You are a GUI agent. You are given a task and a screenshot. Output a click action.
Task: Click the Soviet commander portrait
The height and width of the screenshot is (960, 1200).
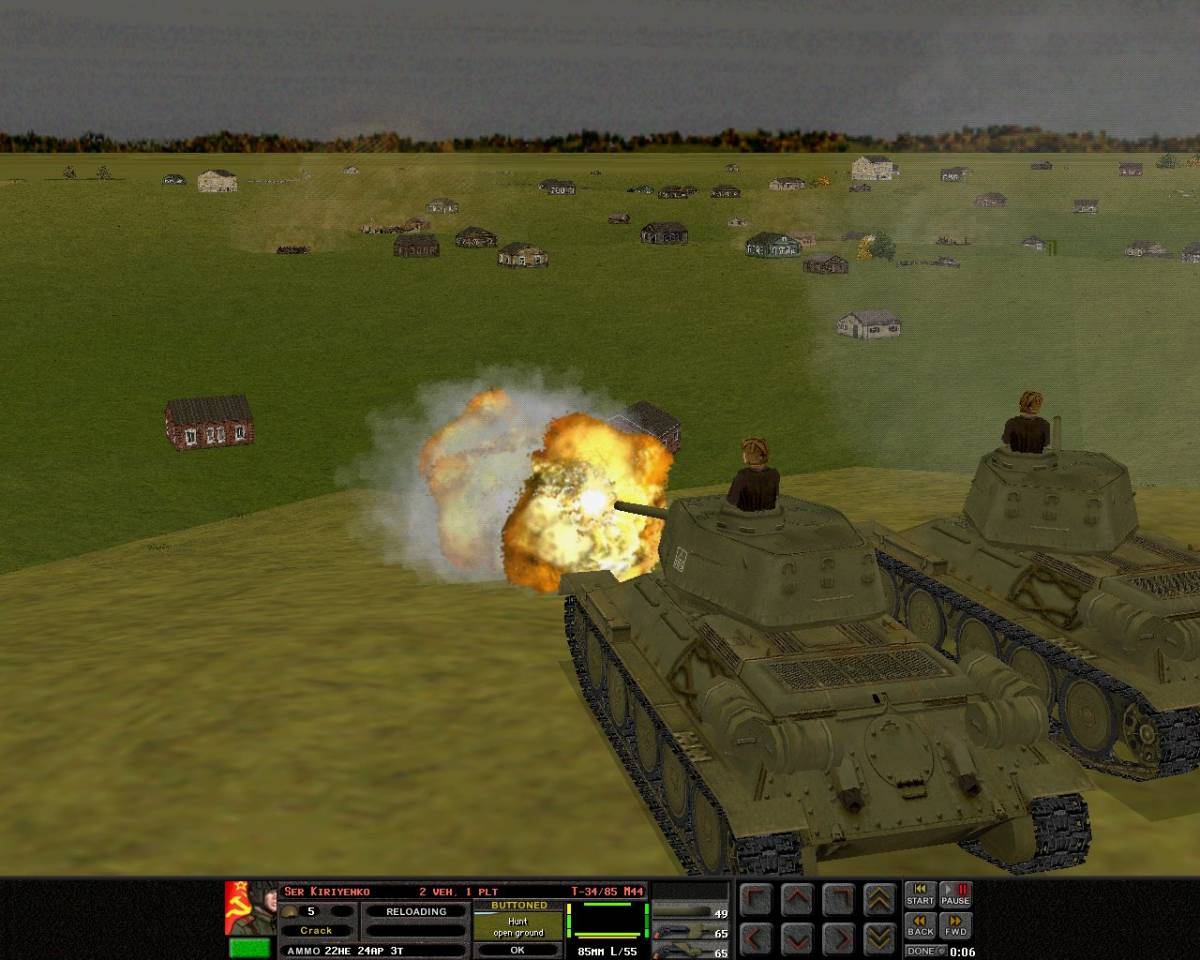click(x=250, y=908)
